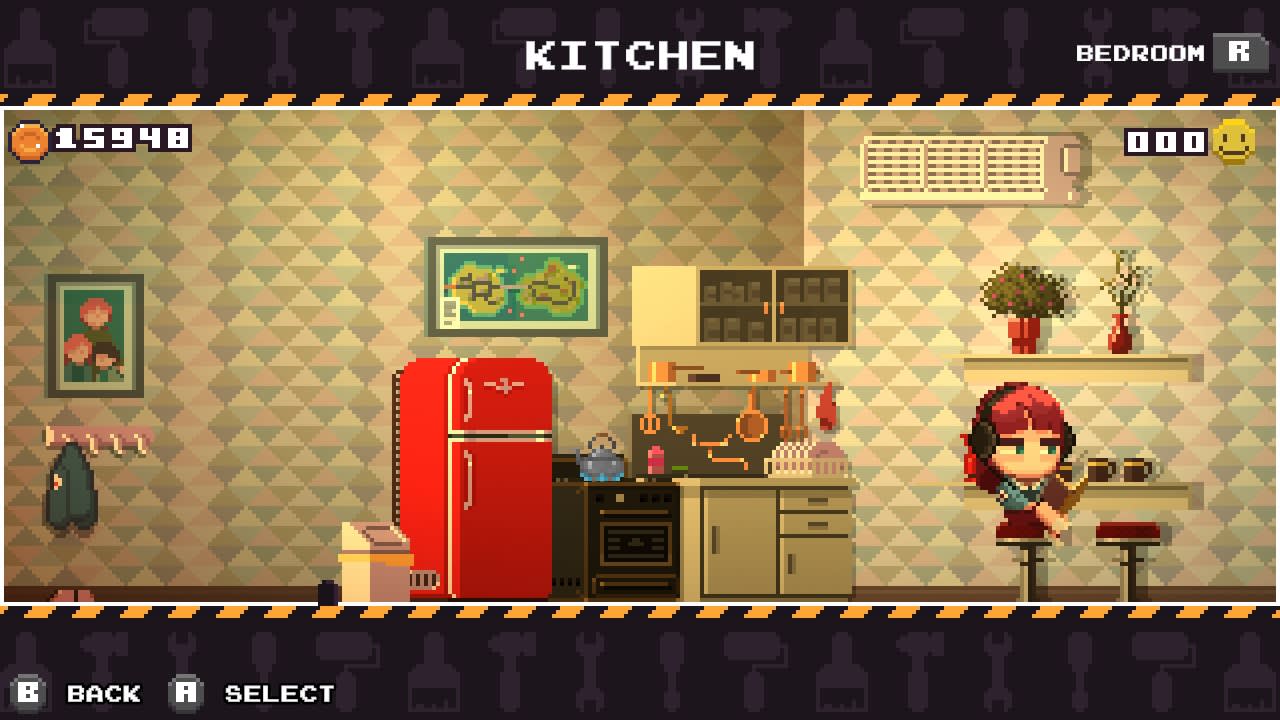
Task: Click the yellow smiley face counter icon
Action: [1233, 141]
